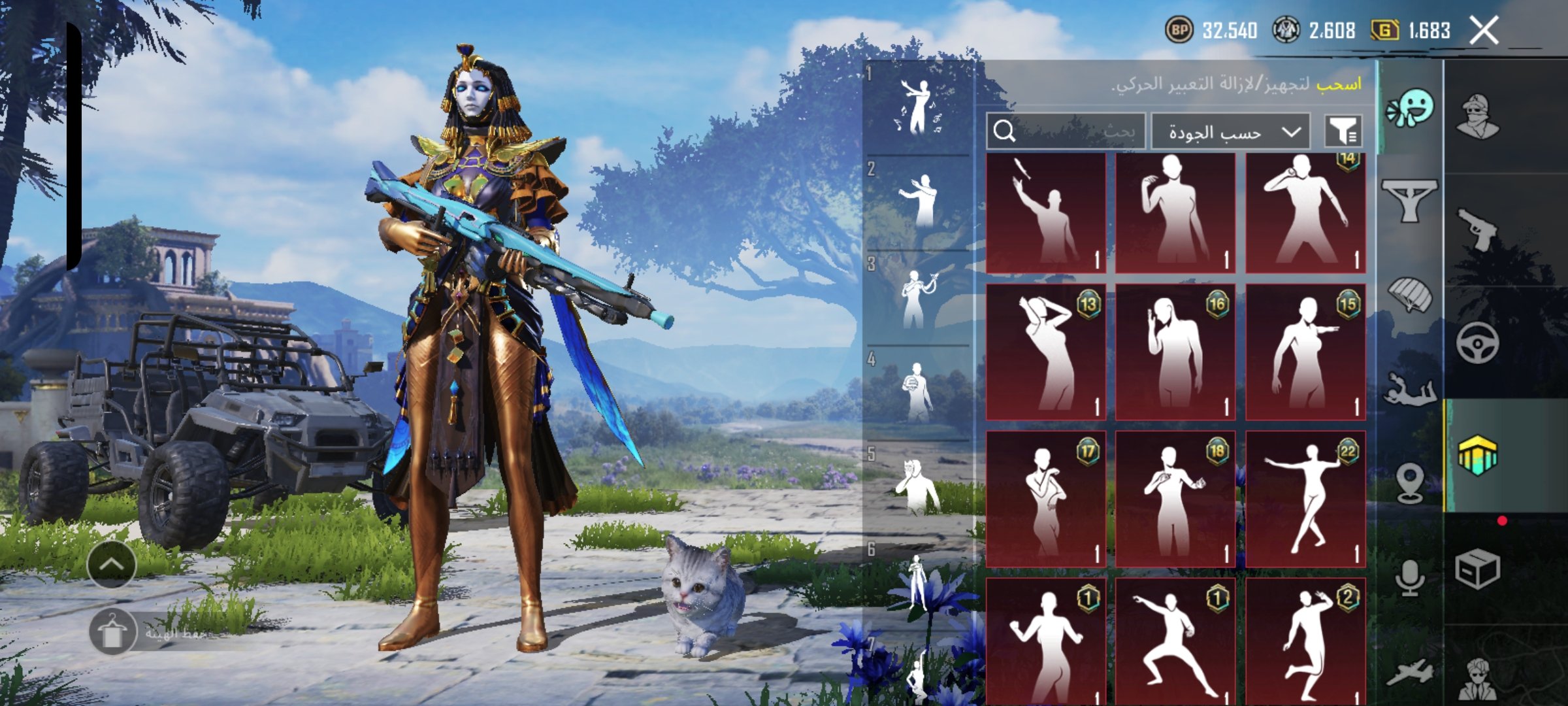The image size is (1568, 706).
Task: Select the emote tile with level 13 badge
Action: tap(1045, 352)
